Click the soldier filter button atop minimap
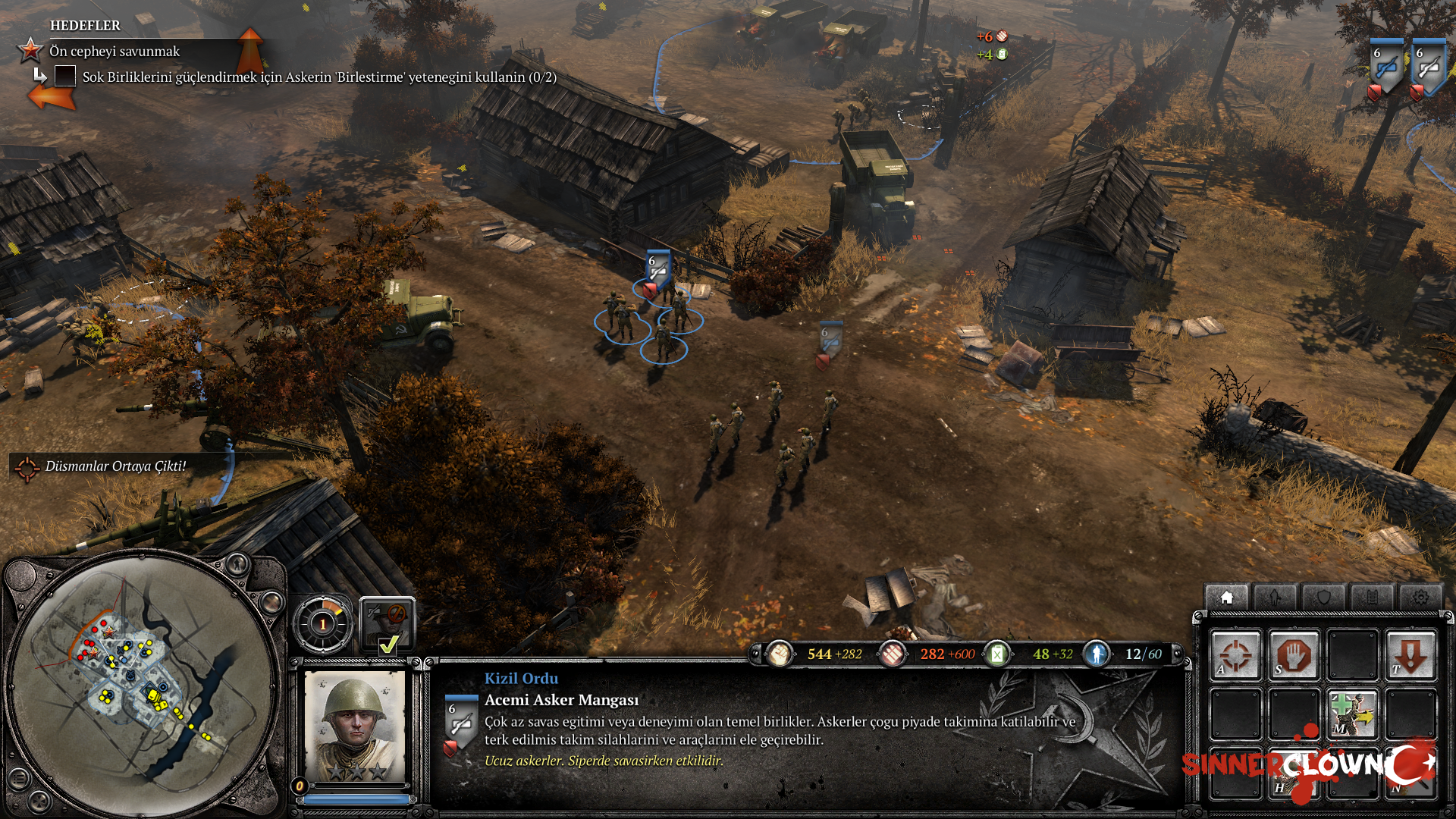Viewport: 1456px width, 819px height. pos(237,563)
